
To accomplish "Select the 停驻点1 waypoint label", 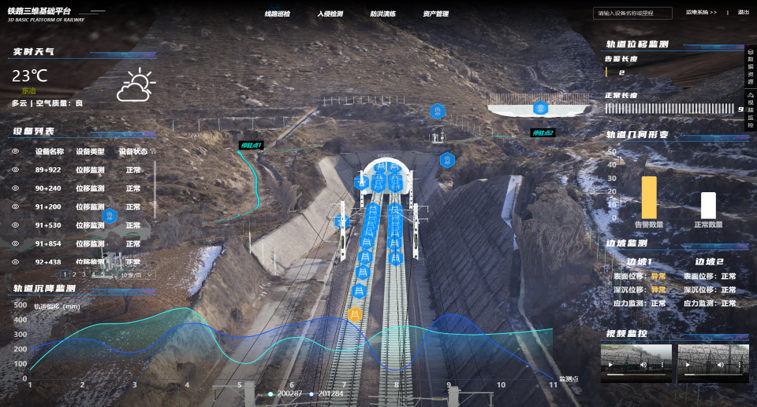I will 250,146.
